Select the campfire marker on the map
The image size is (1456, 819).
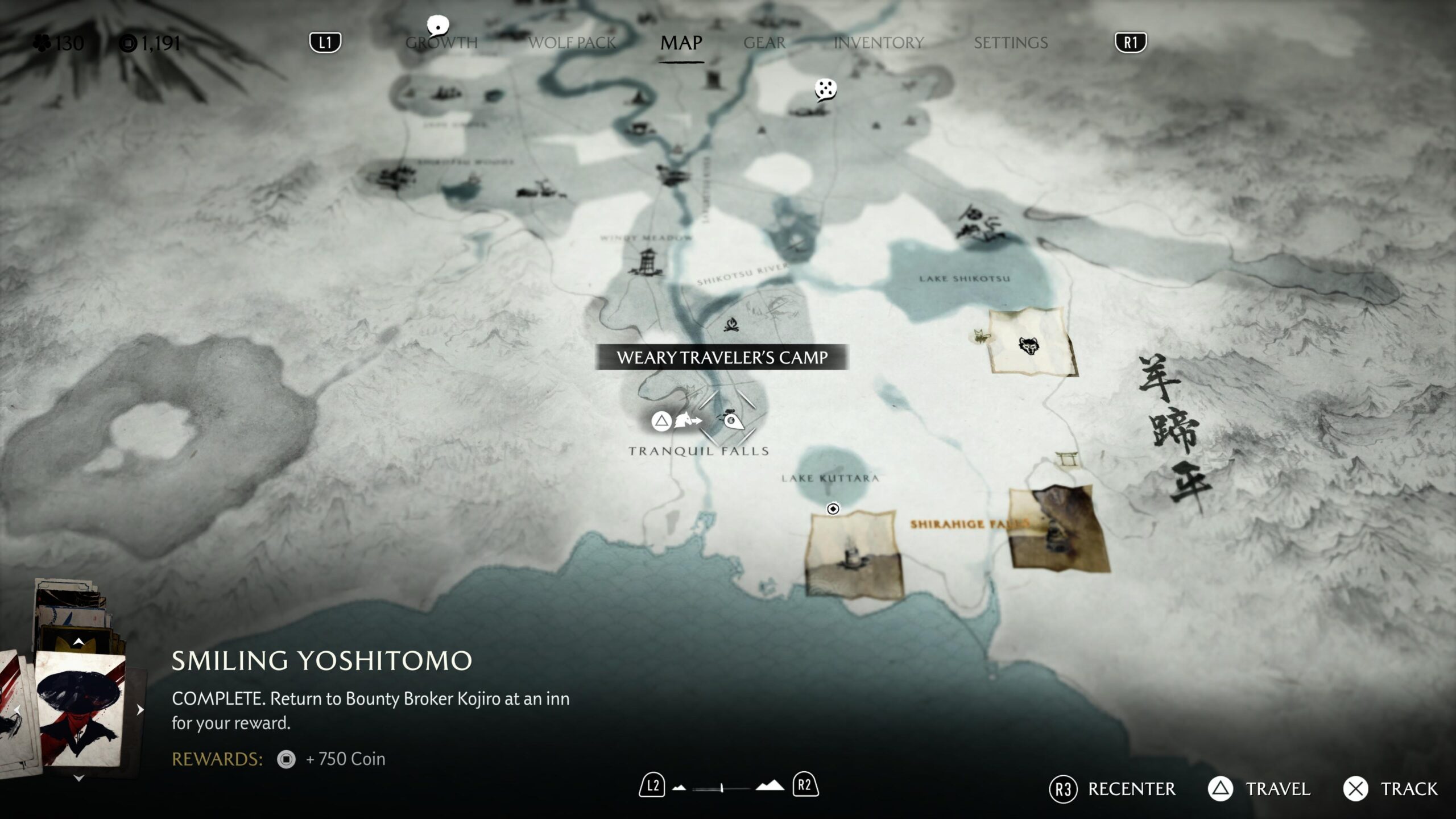click(x=731, y=325)
